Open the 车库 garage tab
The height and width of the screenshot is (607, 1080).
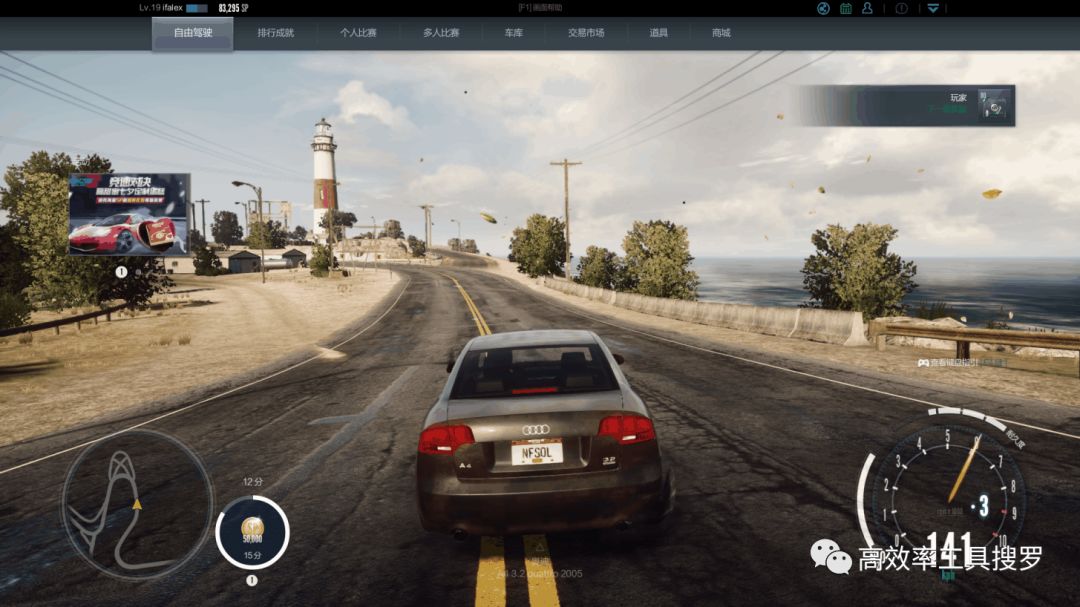514,33
